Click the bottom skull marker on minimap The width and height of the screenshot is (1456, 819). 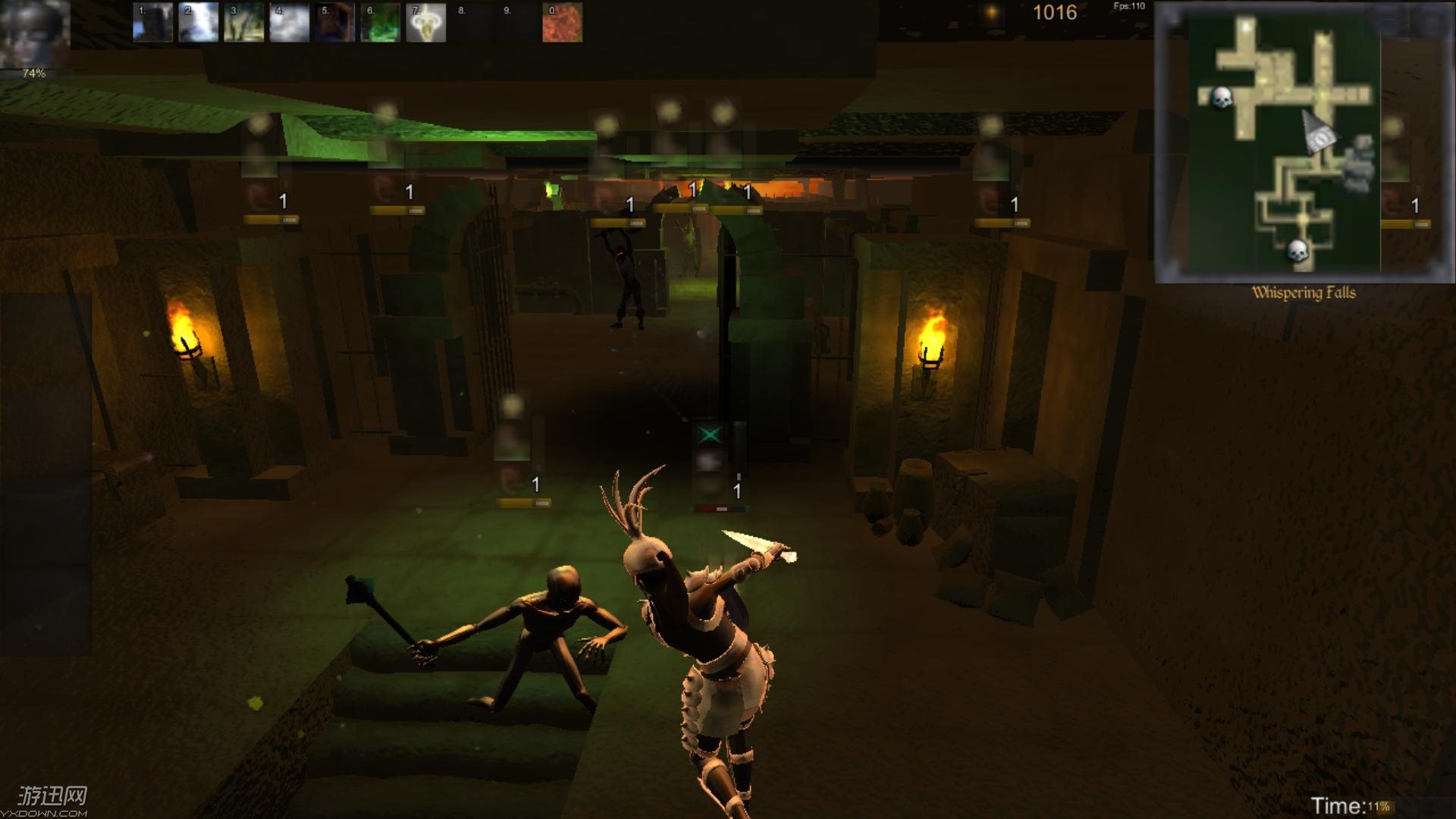(x=1298, y=249)
